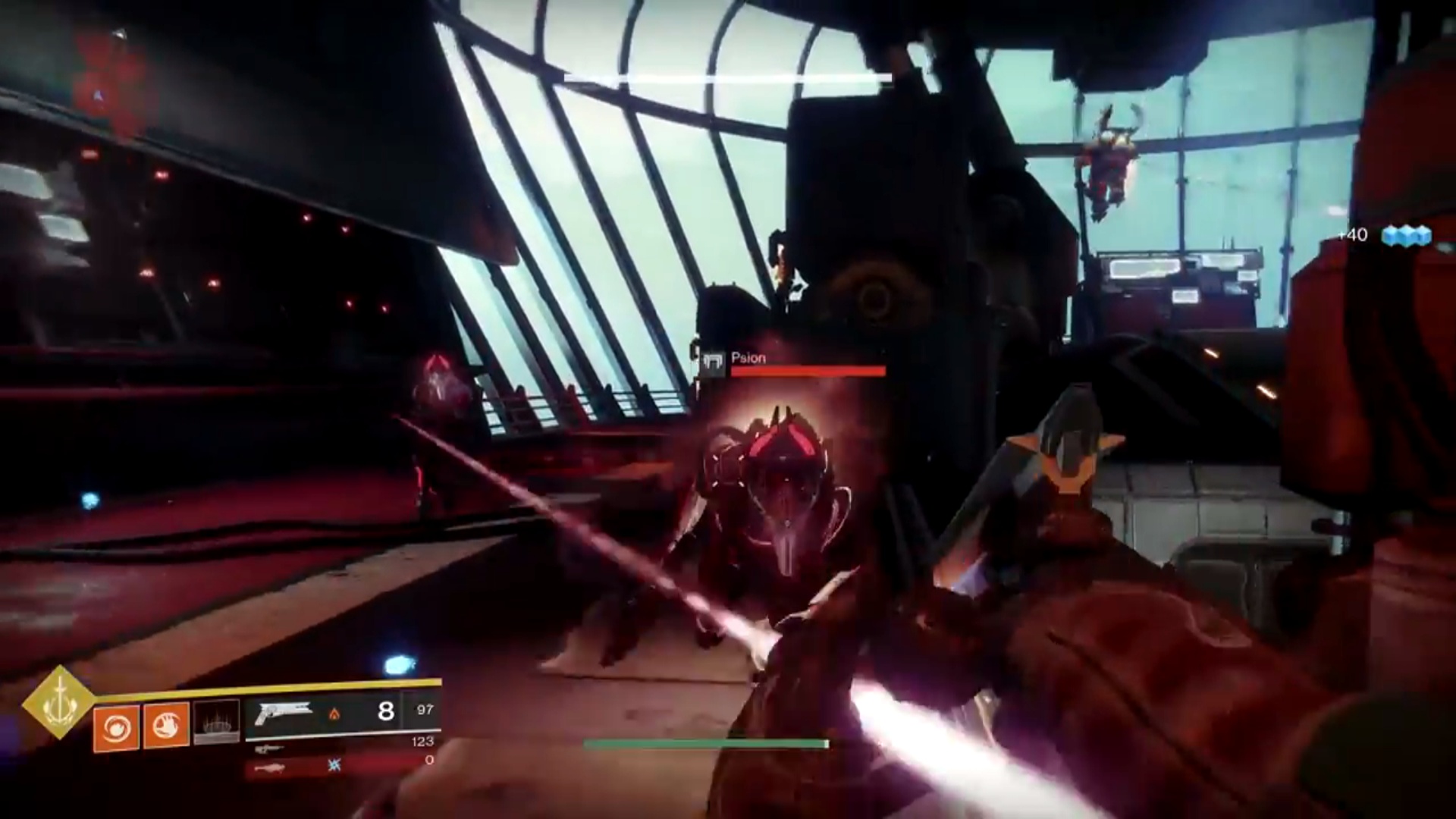The image size is (1456, 819).
Task: Switch to the heavy weapon slot
Action: click(271, 768)
